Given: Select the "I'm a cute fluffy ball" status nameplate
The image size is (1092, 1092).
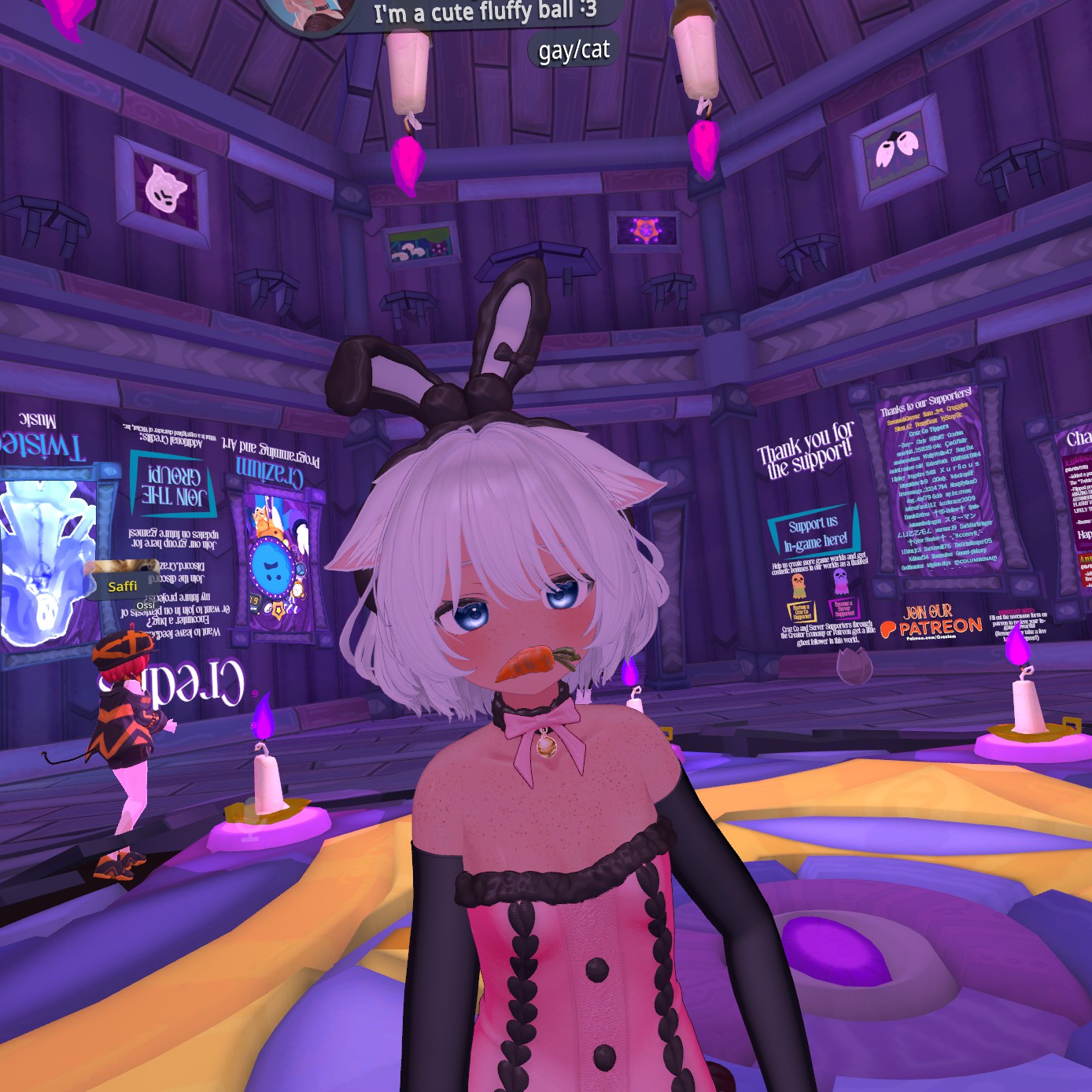Looking at the screenshot, I should (484, 12).
